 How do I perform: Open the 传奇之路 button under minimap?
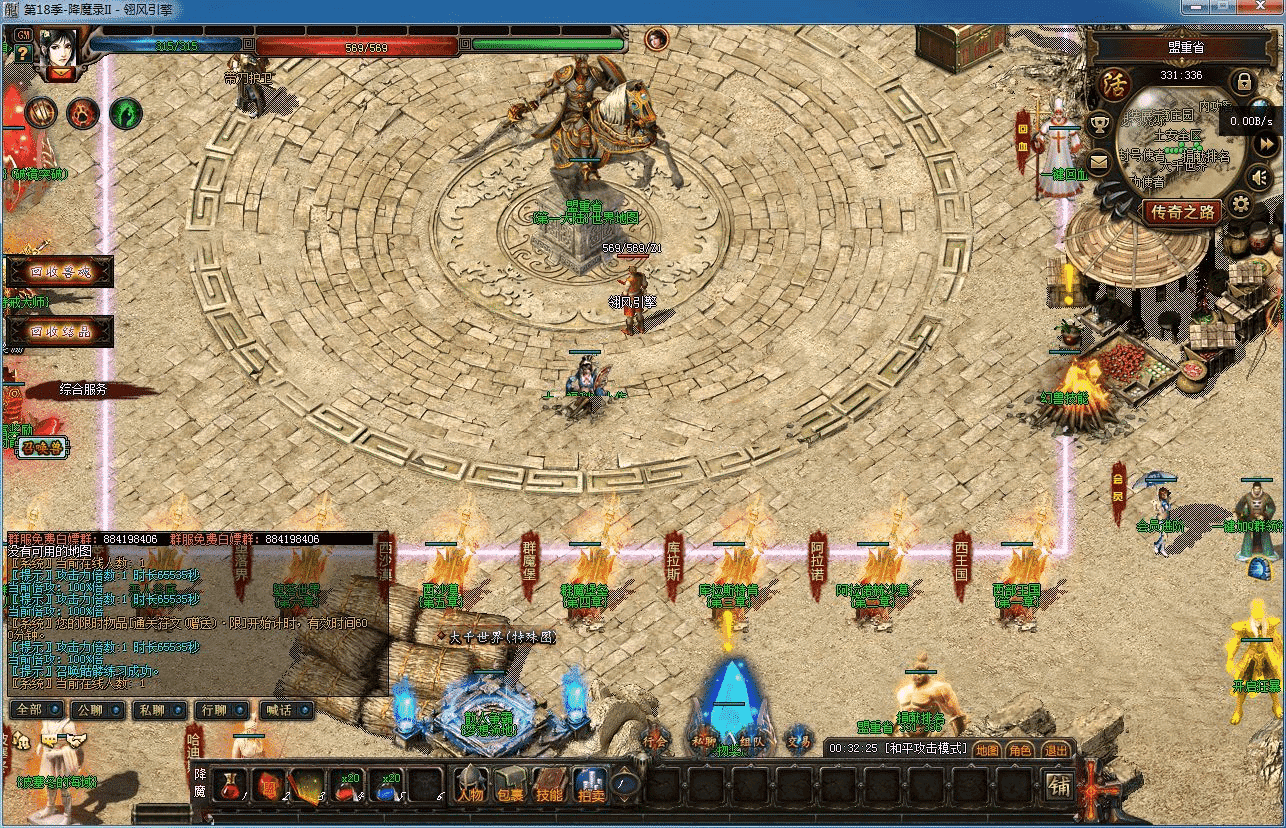[1182, 212]
